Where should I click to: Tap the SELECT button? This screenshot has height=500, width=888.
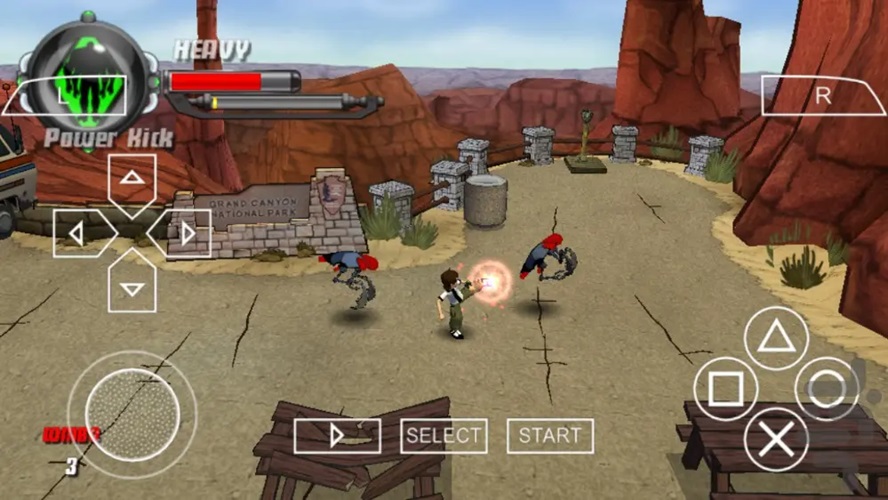point(443,436)
